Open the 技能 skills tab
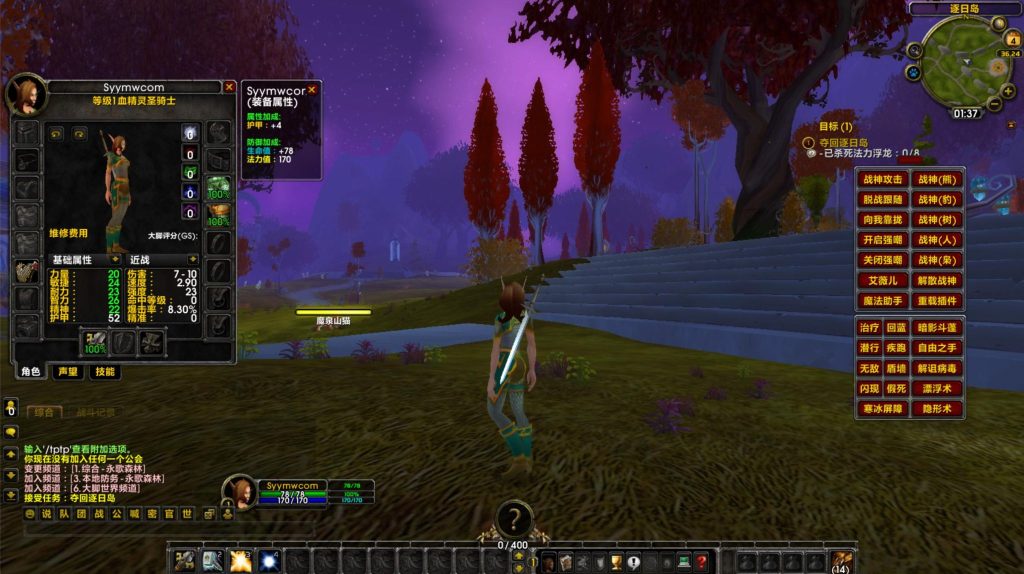Viewport: 1024px width, 574px height. pyautogui.click(x=103, y=372)
